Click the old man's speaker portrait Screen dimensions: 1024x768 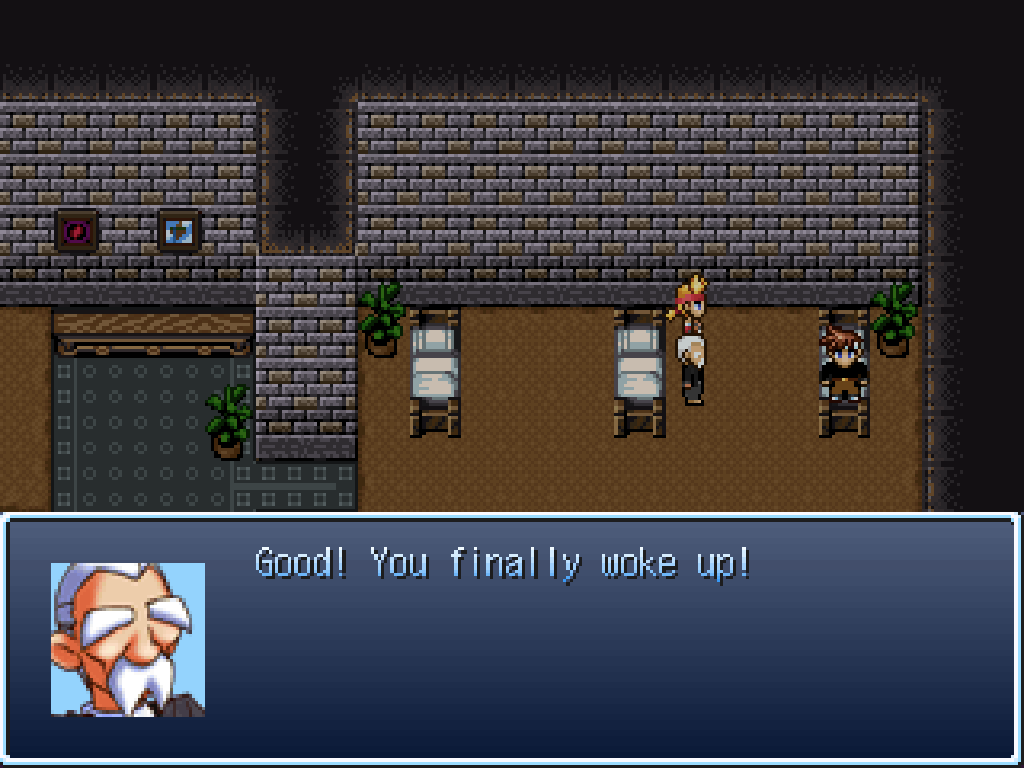[128, 639]
